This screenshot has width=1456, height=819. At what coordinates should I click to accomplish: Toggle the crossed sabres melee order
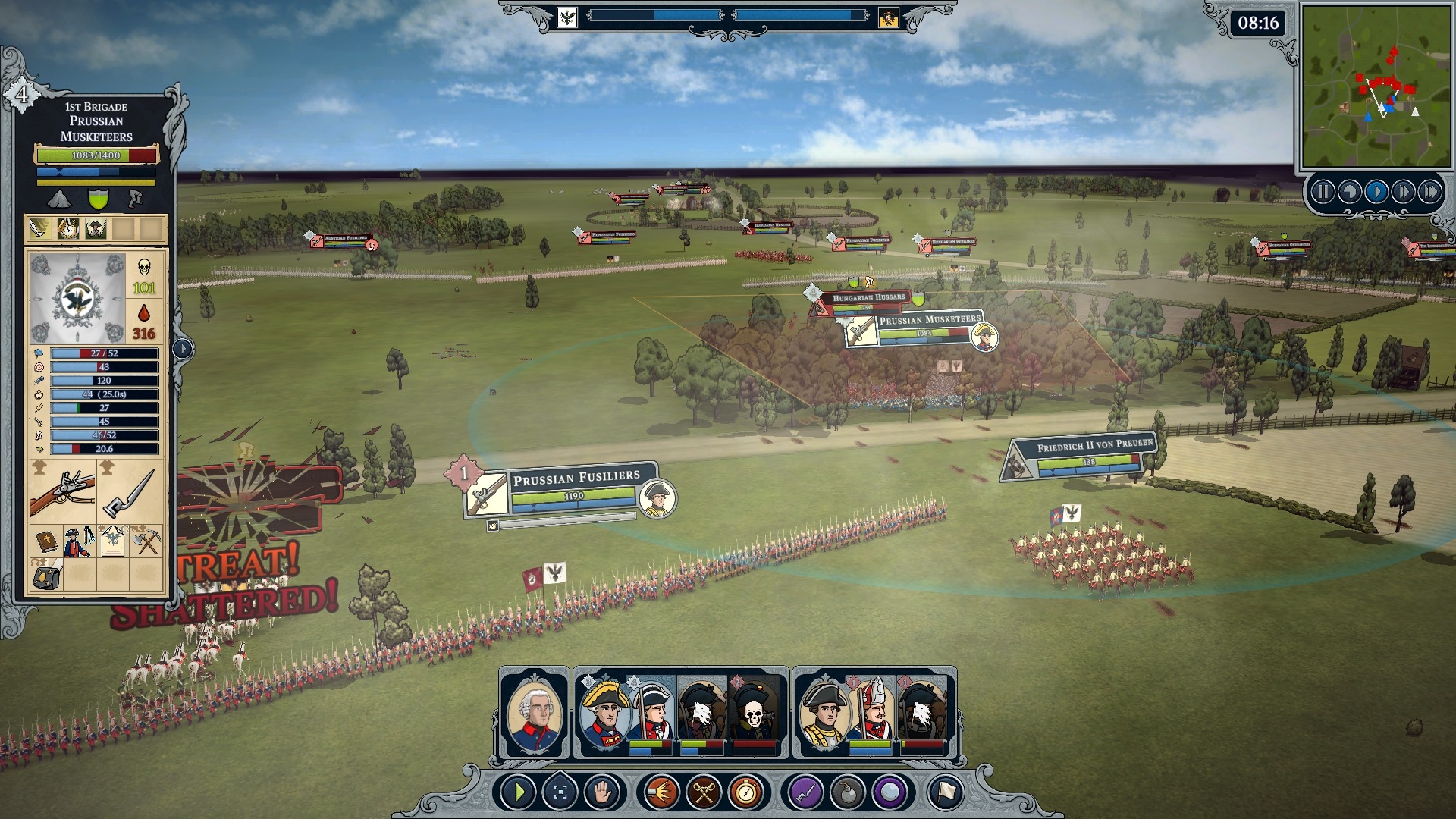[x=704, y=793]
